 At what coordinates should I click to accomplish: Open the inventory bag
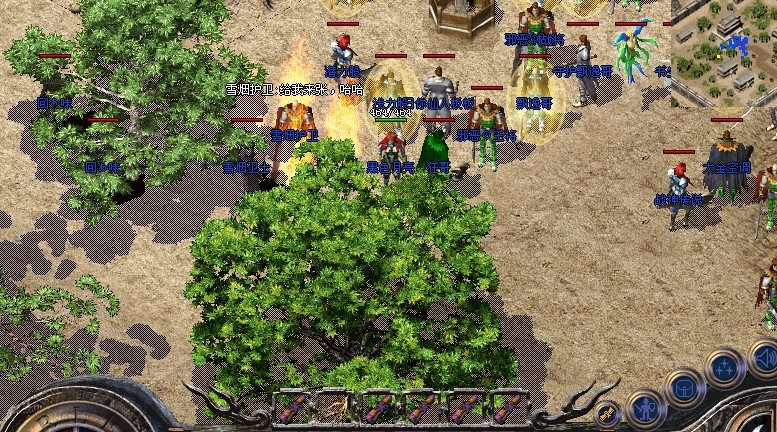tap(685, 386)
